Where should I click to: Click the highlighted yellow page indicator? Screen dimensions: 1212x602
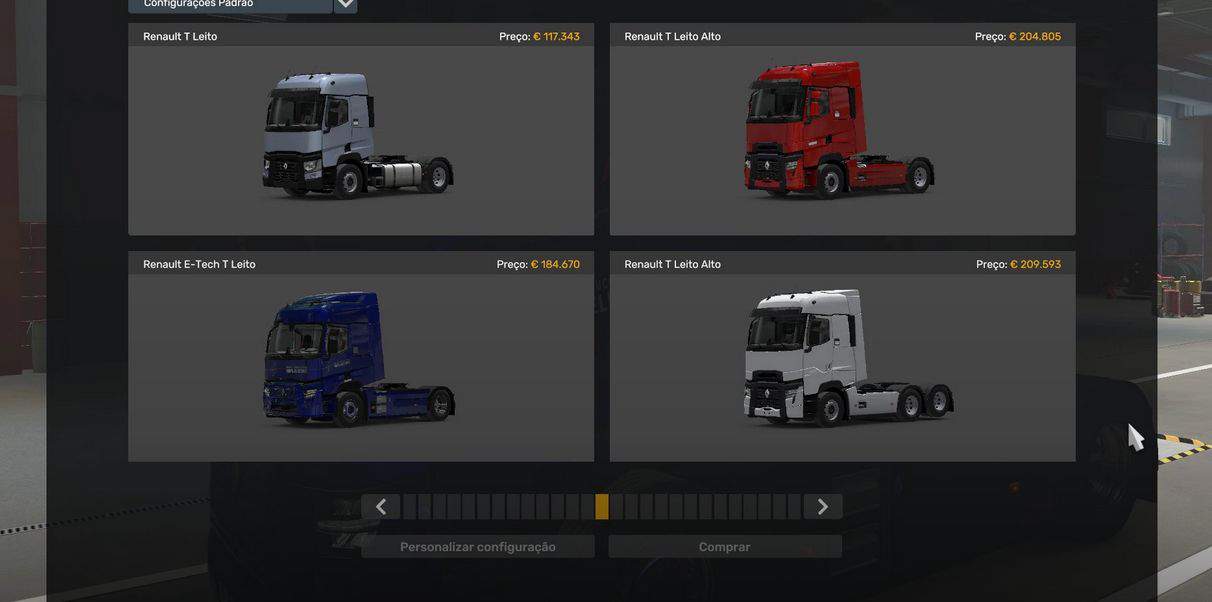[602, 507]
